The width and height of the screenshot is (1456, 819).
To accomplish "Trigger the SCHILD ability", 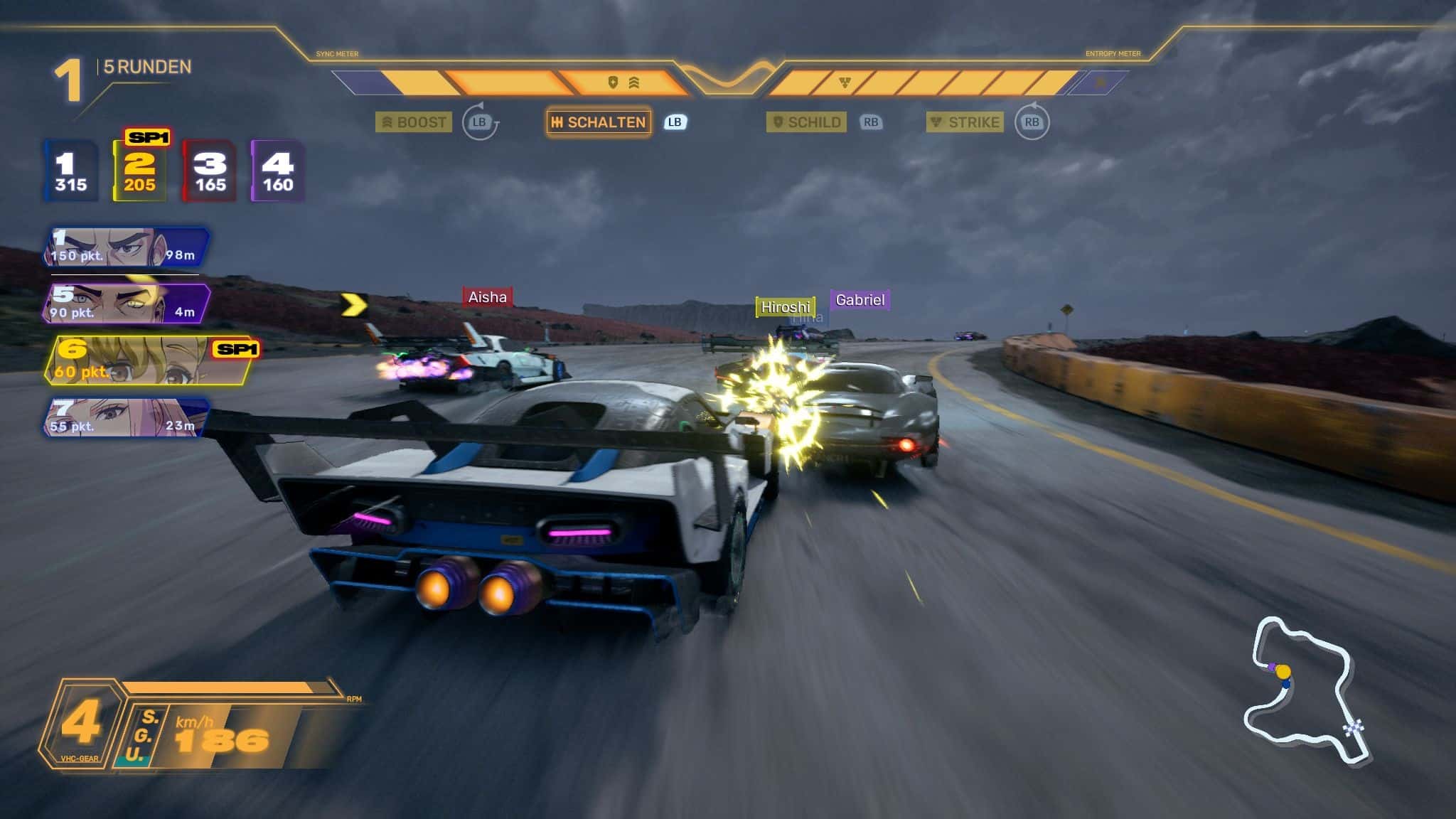I will pyautogui.click(x=806, y=122).
